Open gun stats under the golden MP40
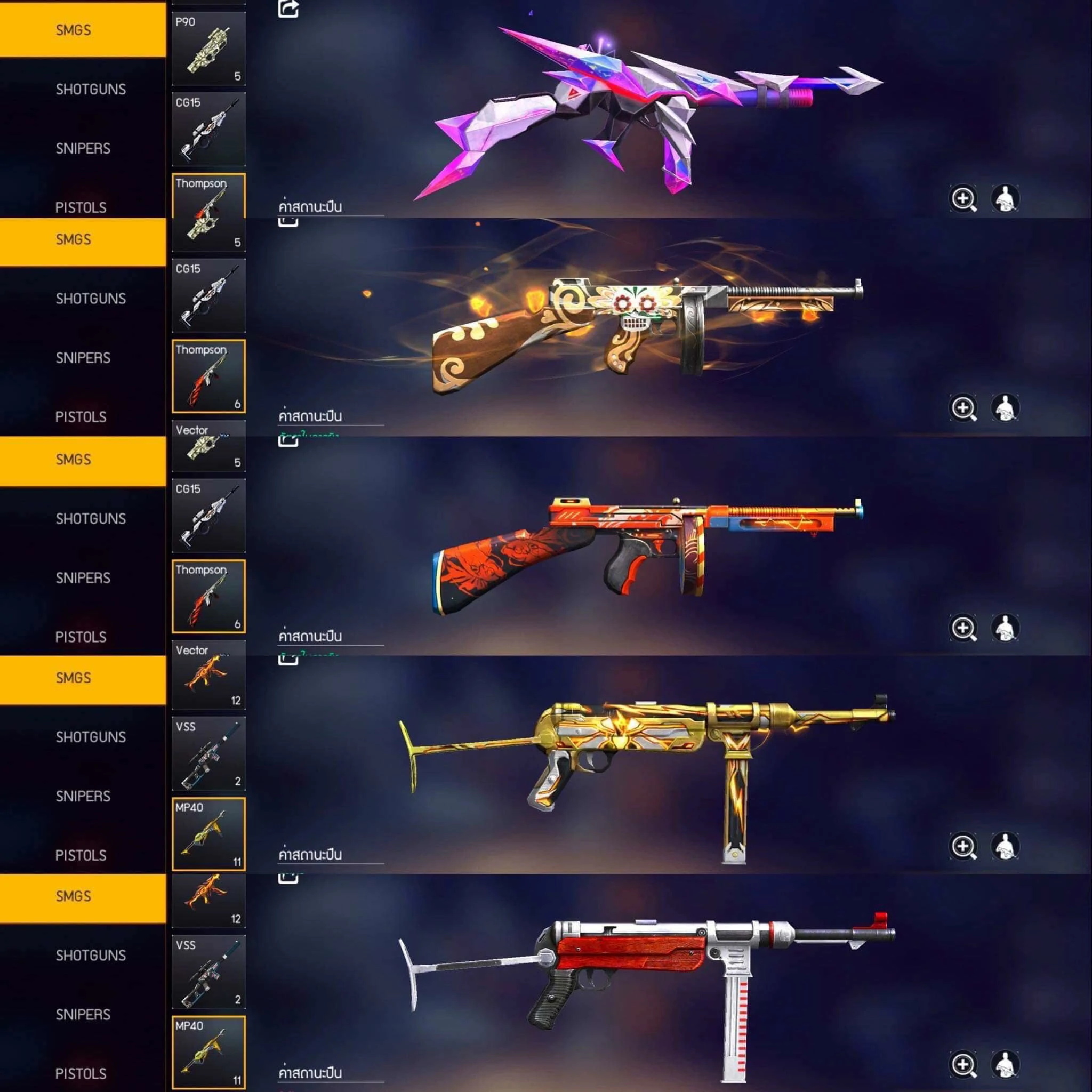 [x=310, y=855]
